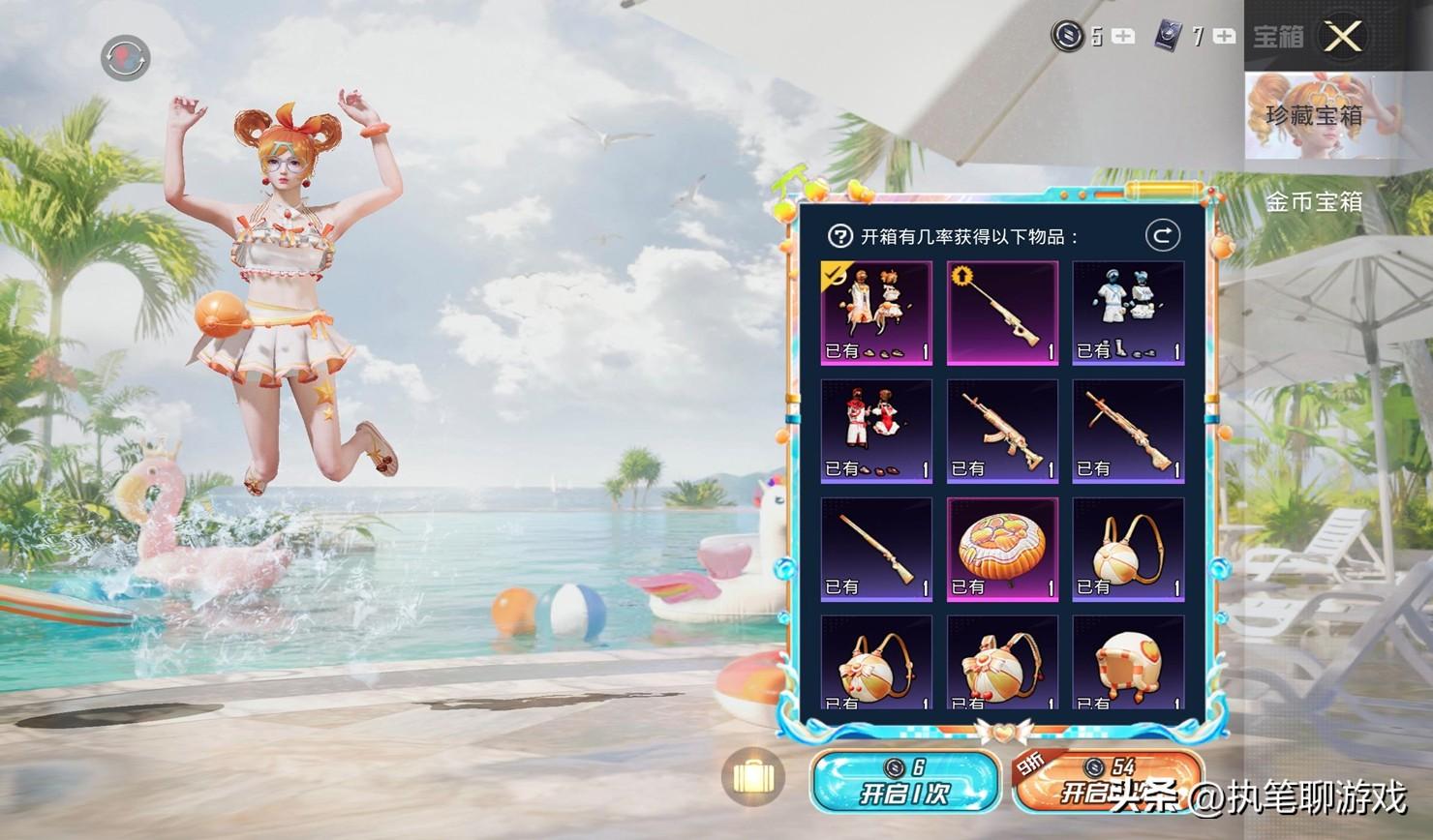Select the AK-style assault rifle skin reward

coord(1002,431)
